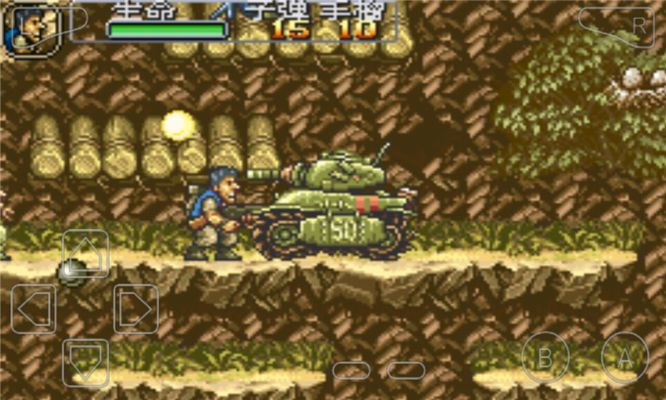Image resolution: width=666 pixels, height=400 pixels.
Task: Tap the Start pill button
Action: tap(406, 370)
